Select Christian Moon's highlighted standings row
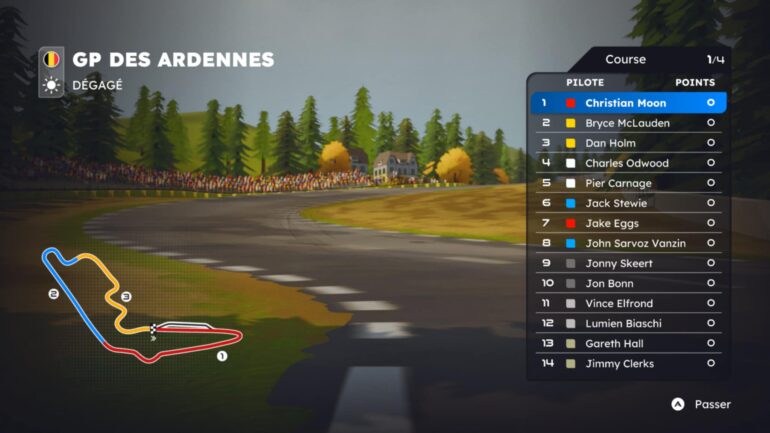770x433 pixels. (x=628, y=103)
